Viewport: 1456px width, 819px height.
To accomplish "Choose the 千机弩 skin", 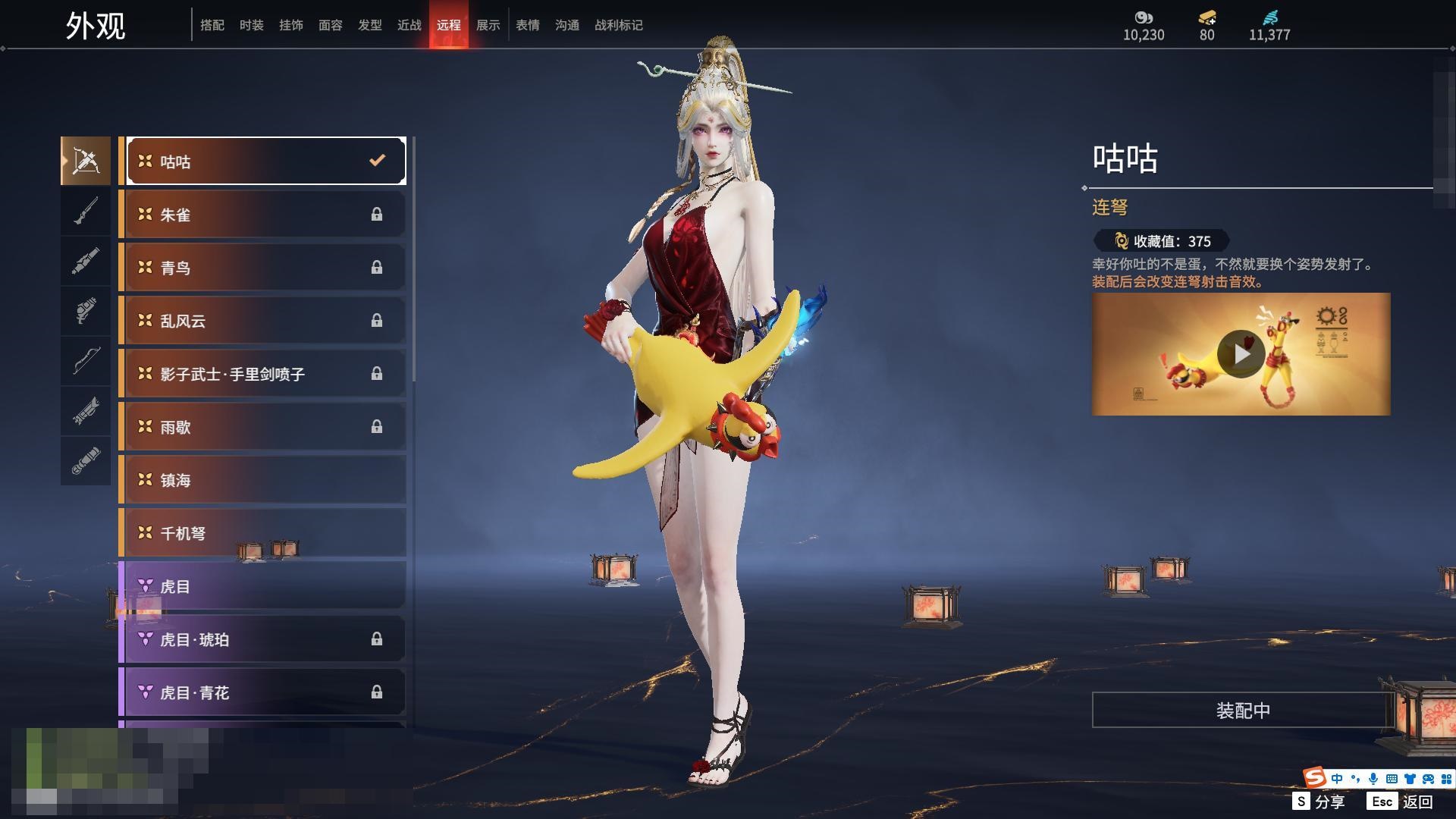I will [x=263, y=533].
